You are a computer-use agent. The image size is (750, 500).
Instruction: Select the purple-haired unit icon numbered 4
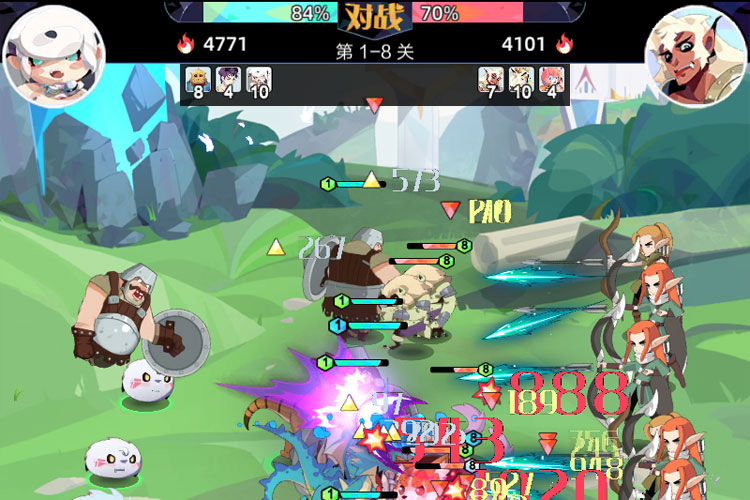pyautogui.click(x=228, y=83)
